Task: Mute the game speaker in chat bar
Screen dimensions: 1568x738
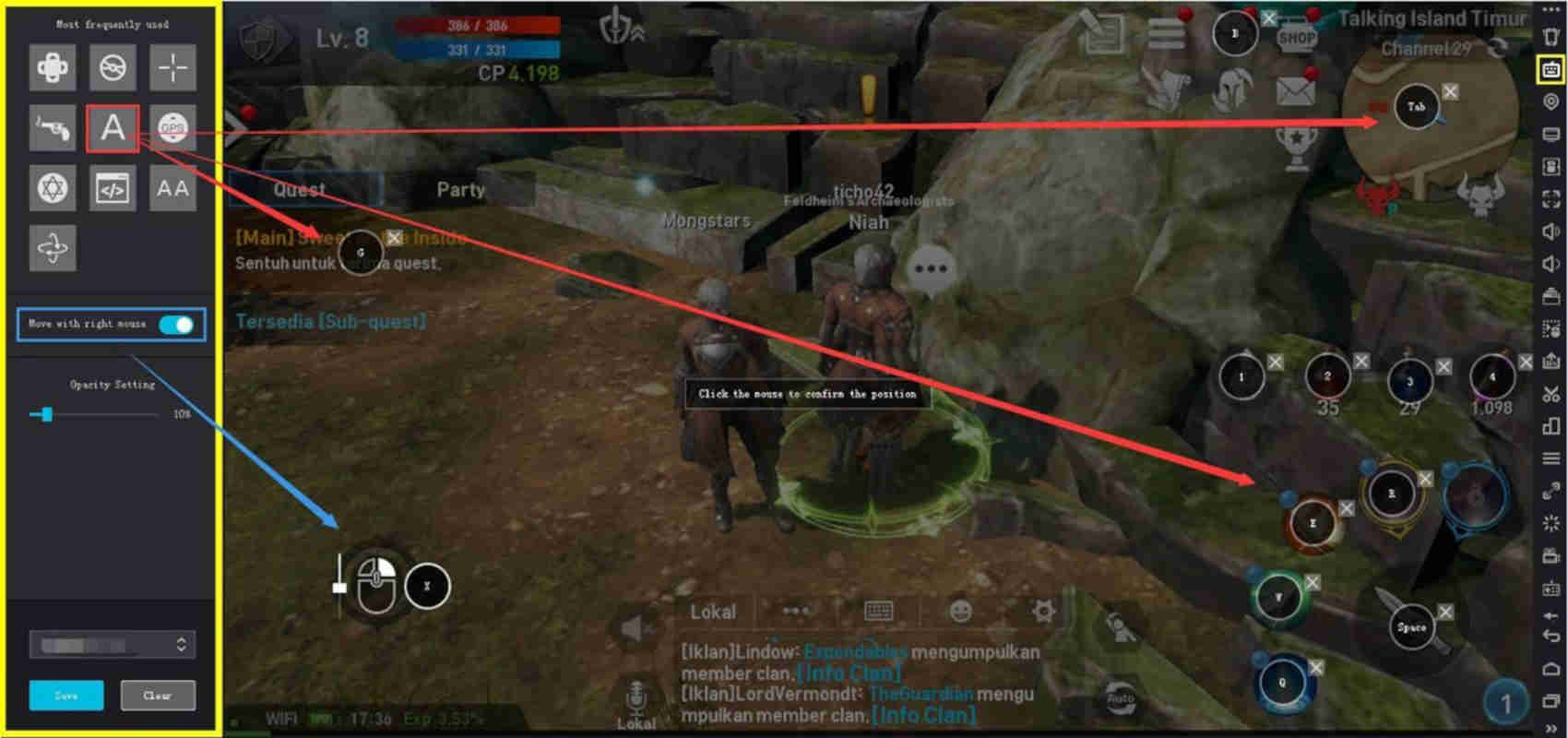Action: point(635,627)
